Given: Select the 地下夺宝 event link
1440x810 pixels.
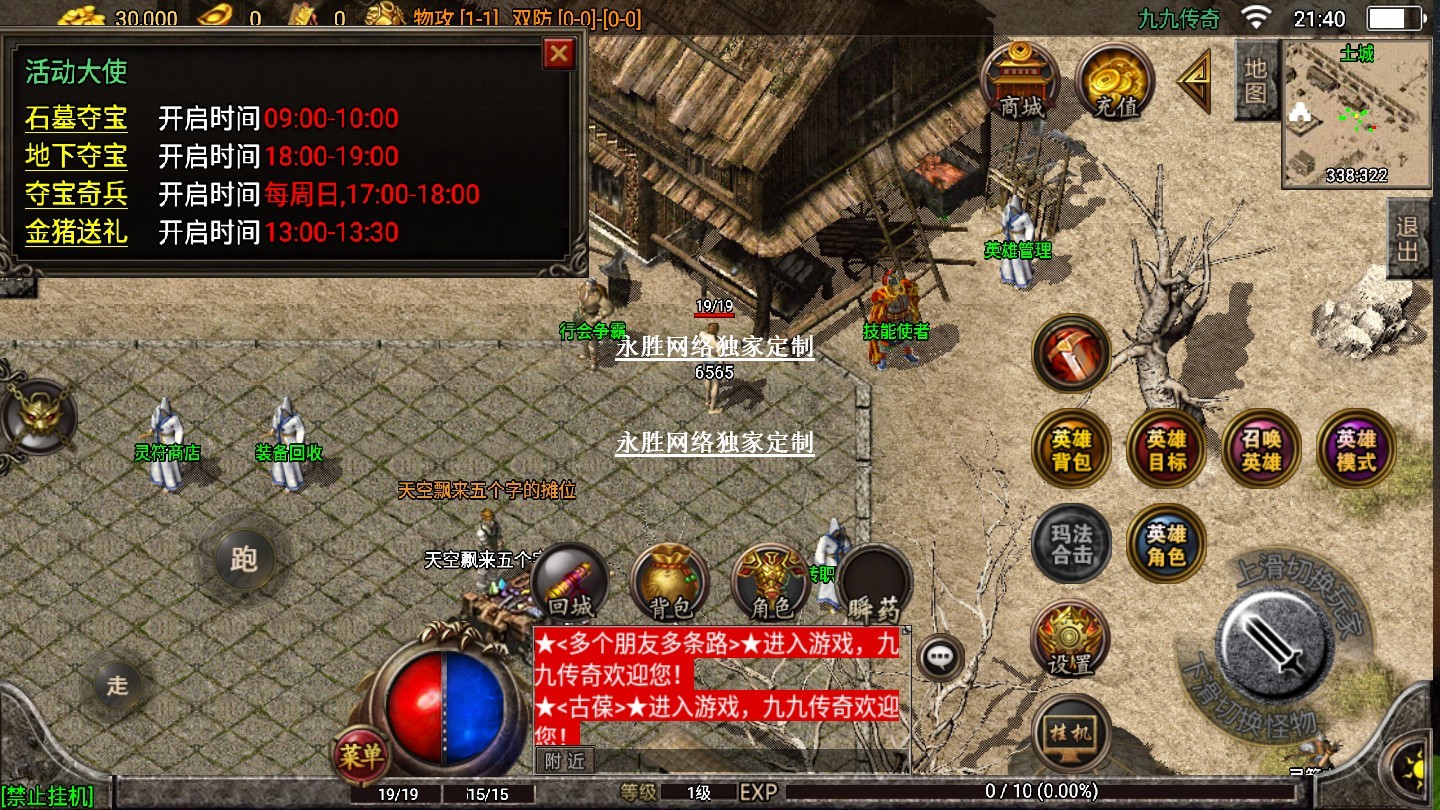Looking at the screenshot, I should click(76, 156).
